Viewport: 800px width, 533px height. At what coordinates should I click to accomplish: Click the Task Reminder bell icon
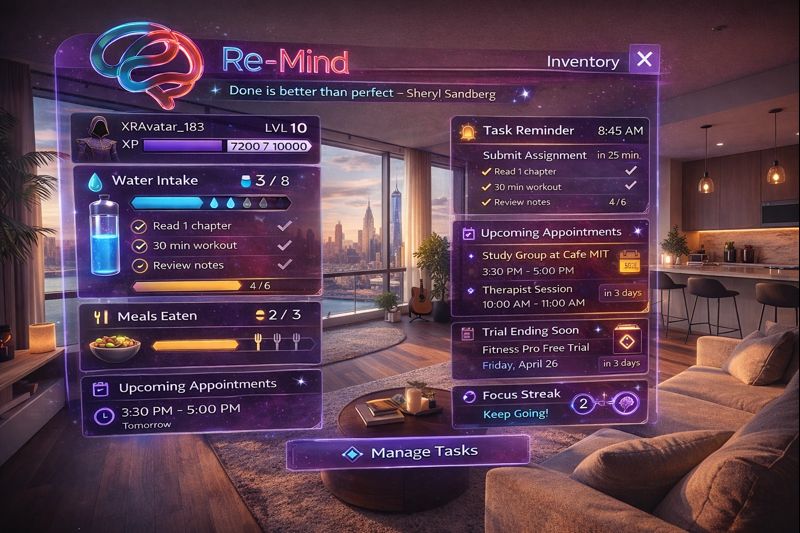pyautogui.click(x=467, y=131)
